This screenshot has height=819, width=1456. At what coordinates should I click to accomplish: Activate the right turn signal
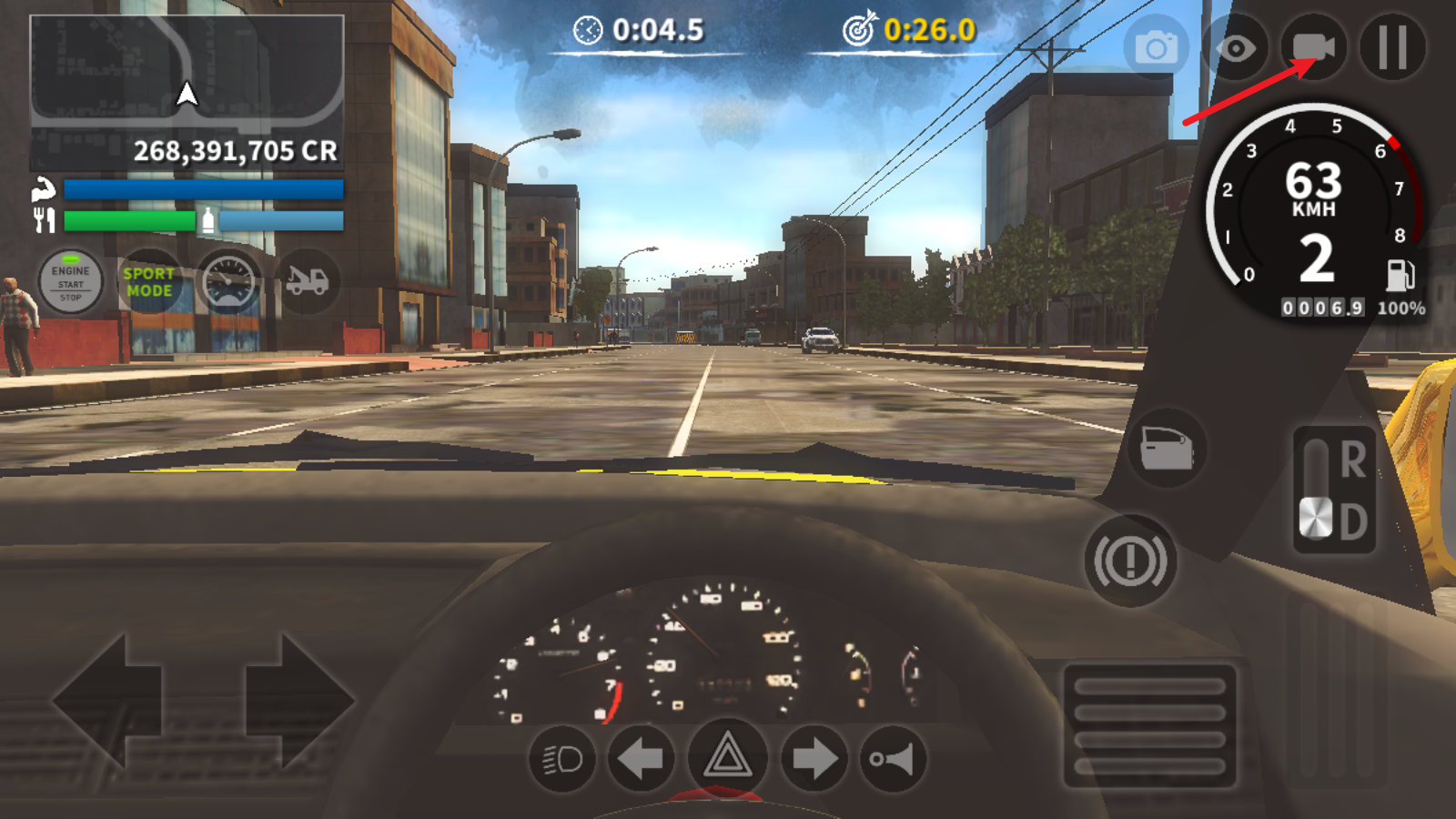click(814, 758)
